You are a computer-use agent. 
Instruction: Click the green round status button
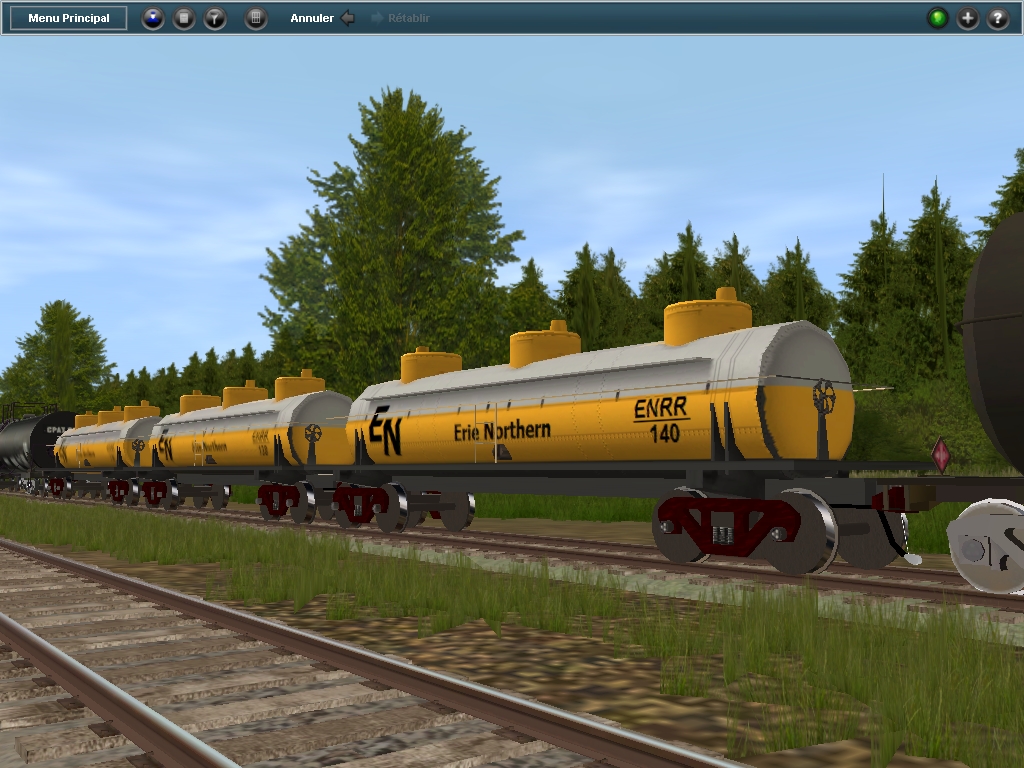pos(938,18)
